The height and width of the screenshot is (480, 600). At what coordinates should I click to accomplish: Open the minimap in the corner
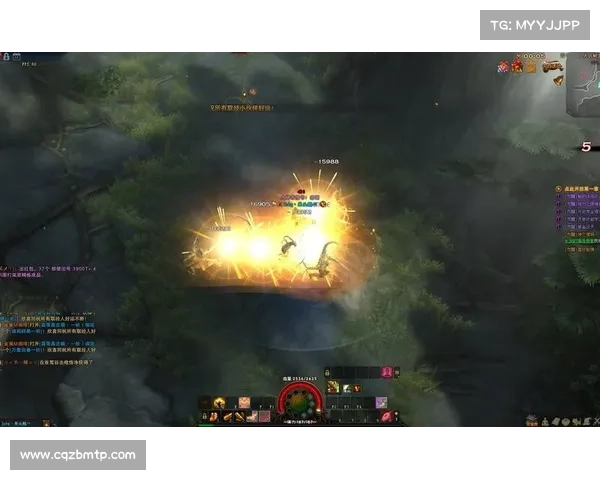[583, 93]
